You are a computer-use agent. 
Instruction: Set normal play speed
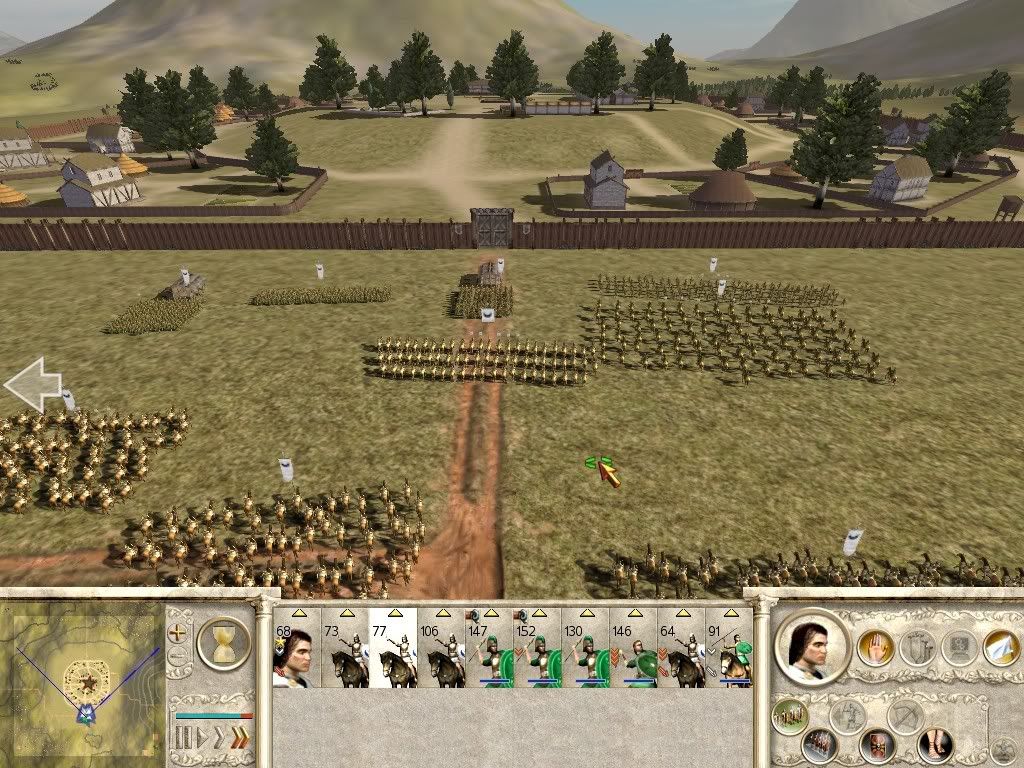[201, 739]
